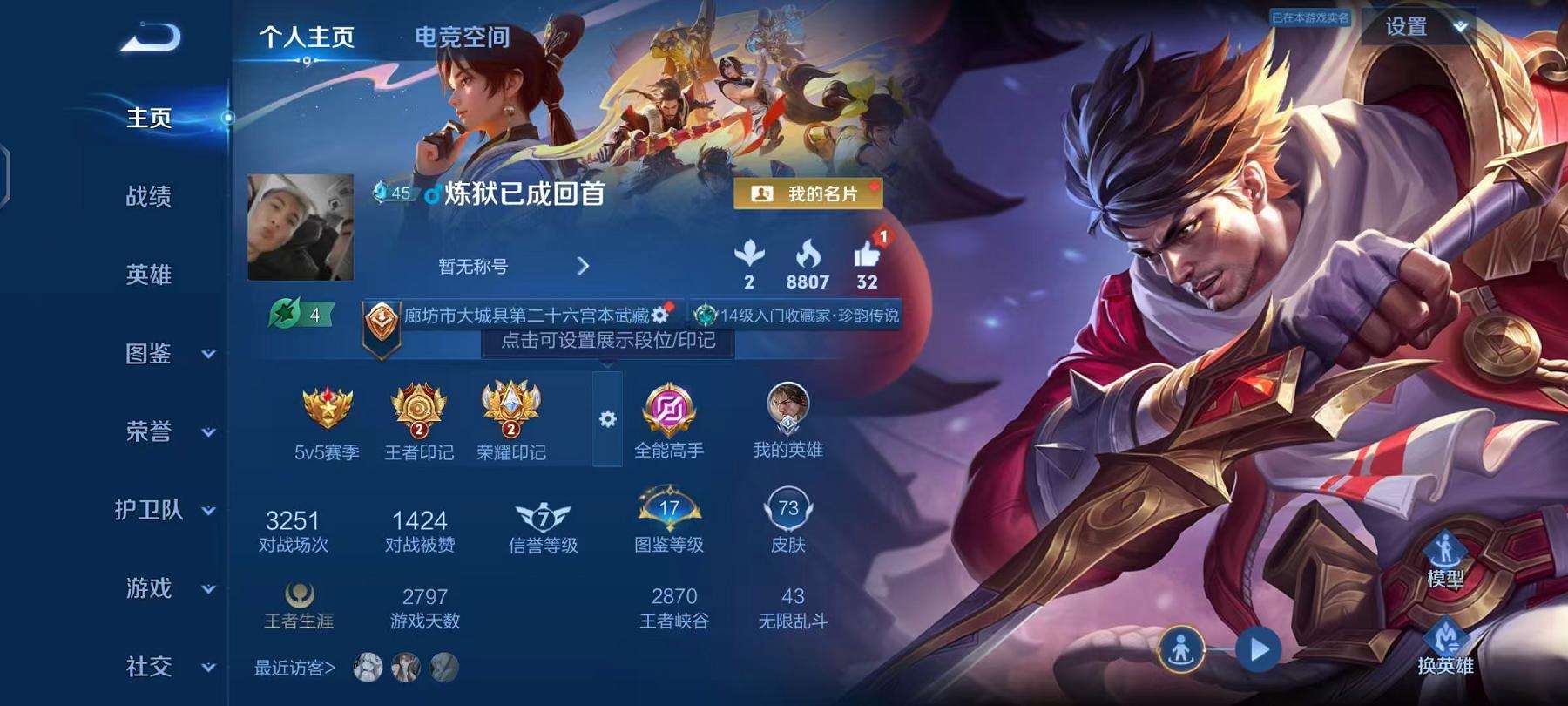Click the 我的英雄 hero icon
This screenshot has width=1568, height=706.
[x=787, y=408]
